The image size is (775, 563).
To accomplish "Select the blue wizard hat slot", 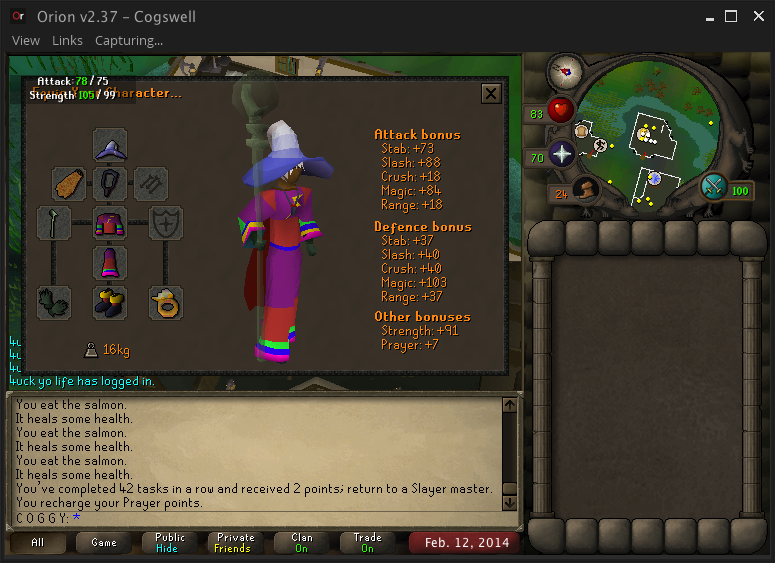I will click(x=110, y=146).
